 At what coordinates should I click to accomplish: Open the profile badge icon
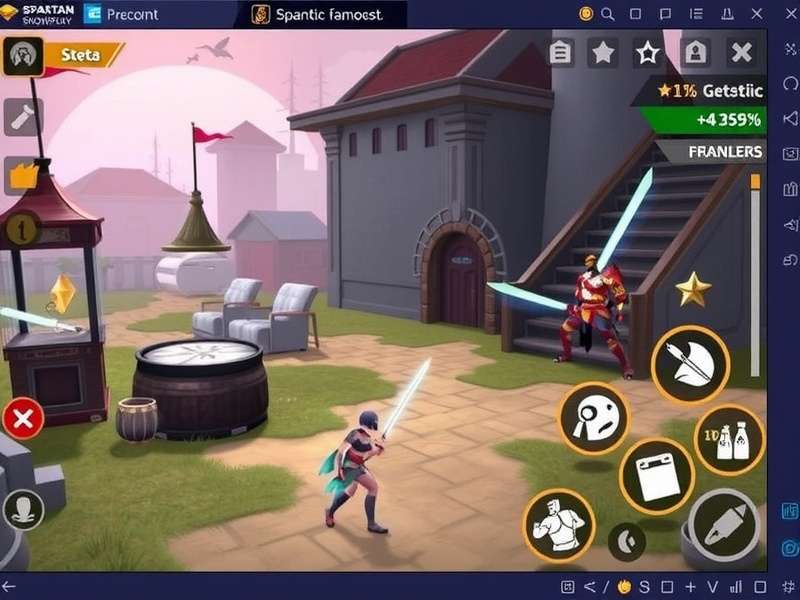point(695,53)
